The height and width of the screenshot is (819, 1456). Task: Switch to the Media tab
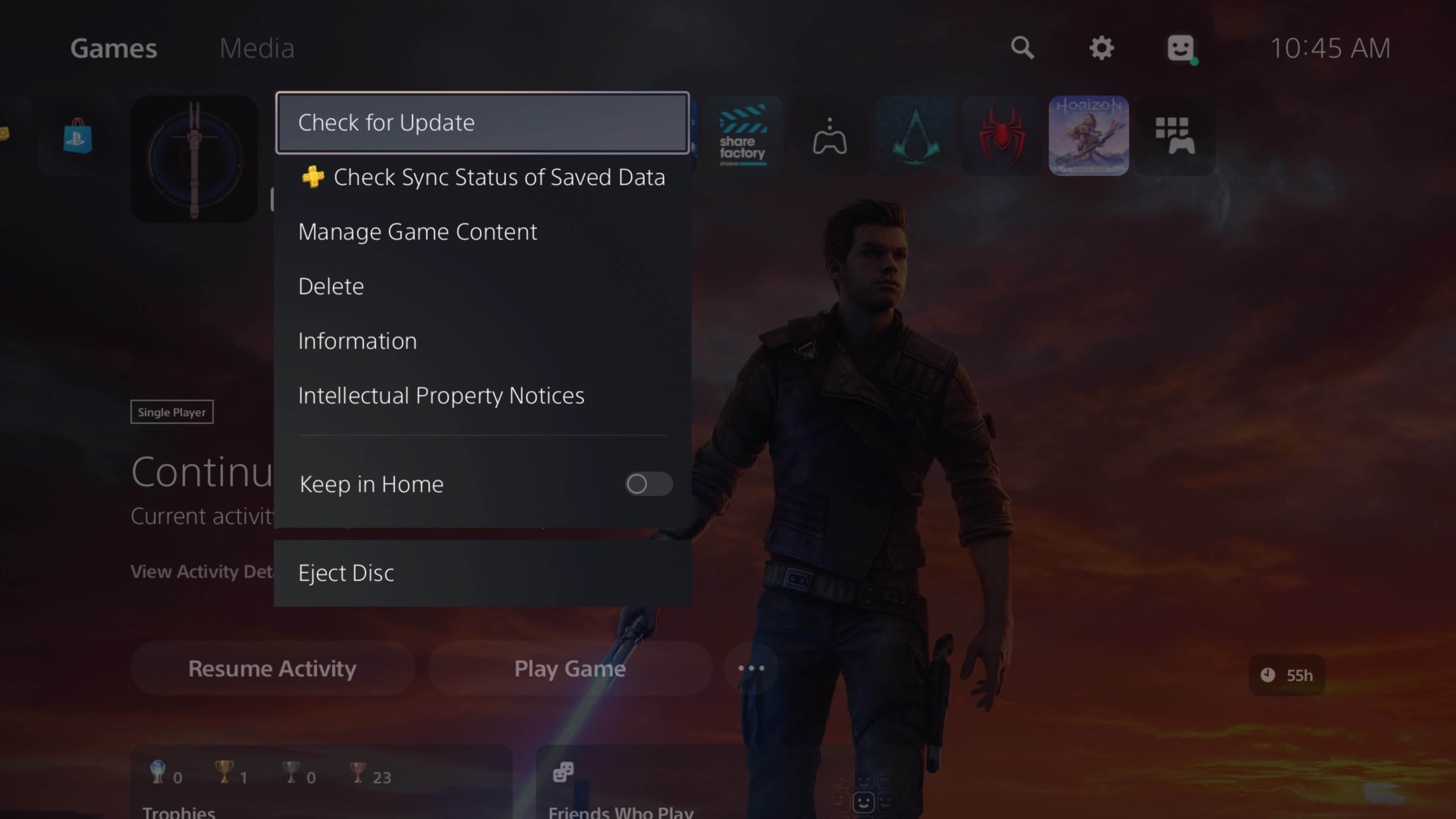click(x=257, y=49)
